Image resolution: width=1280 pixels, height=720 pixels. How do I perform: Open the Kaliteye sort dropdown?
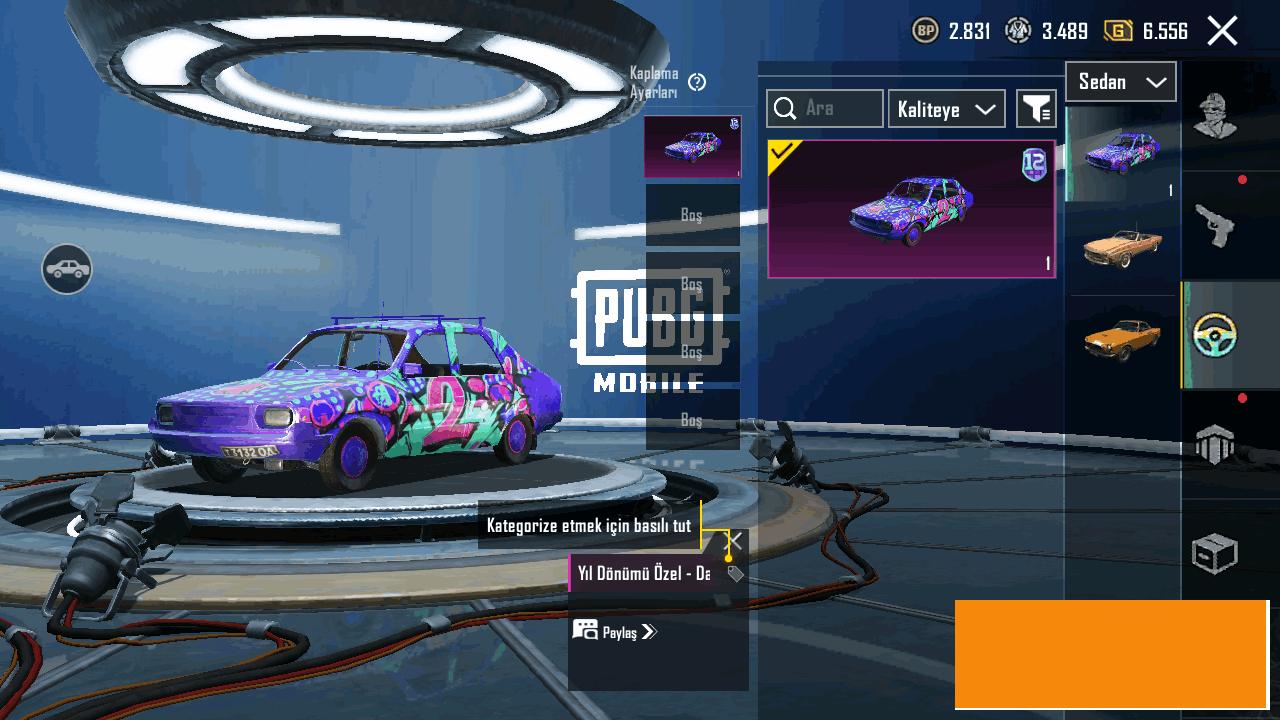946,109
